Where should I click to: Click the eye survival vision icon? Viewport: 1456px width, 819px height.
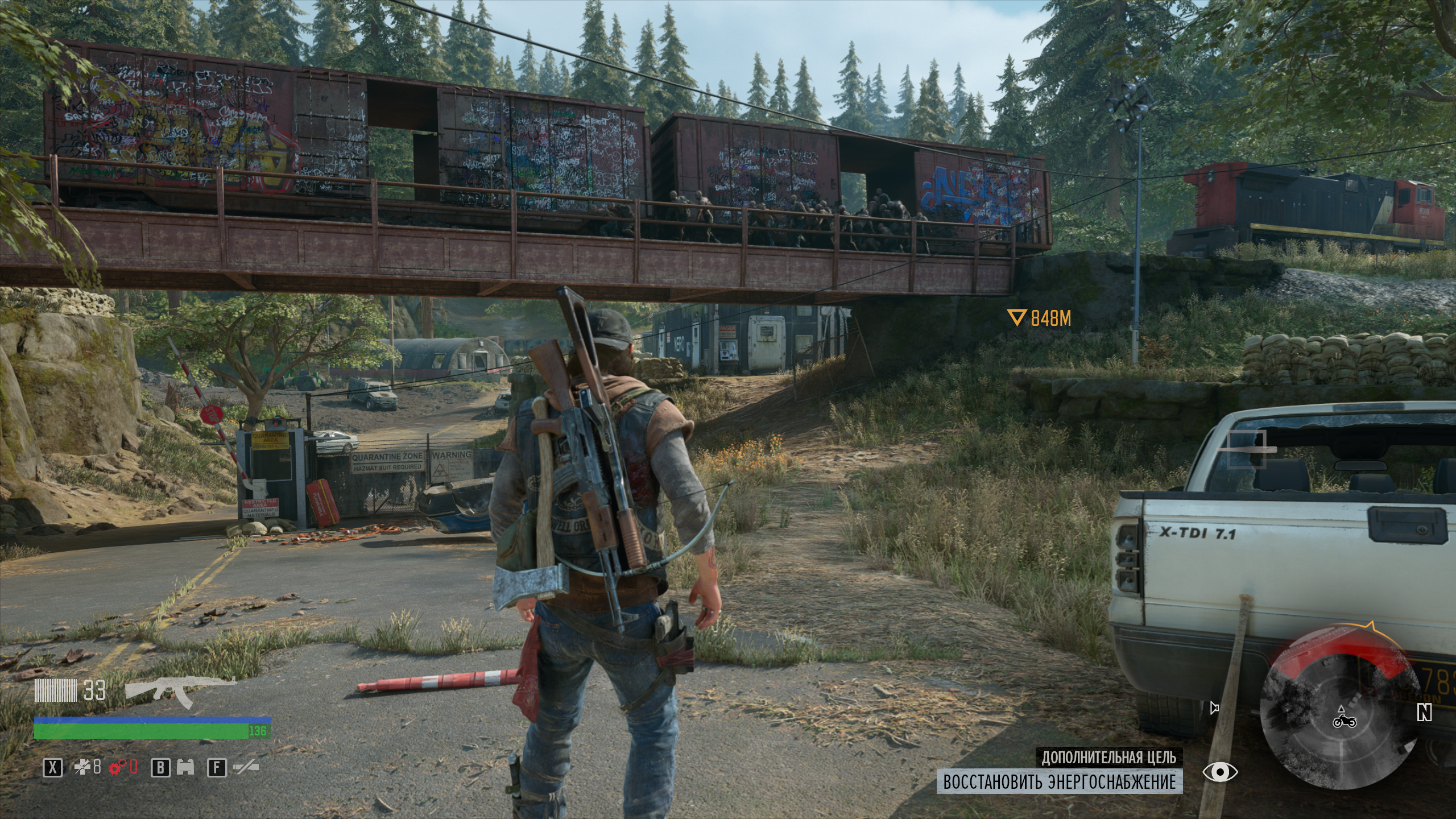click(1220, 772)
